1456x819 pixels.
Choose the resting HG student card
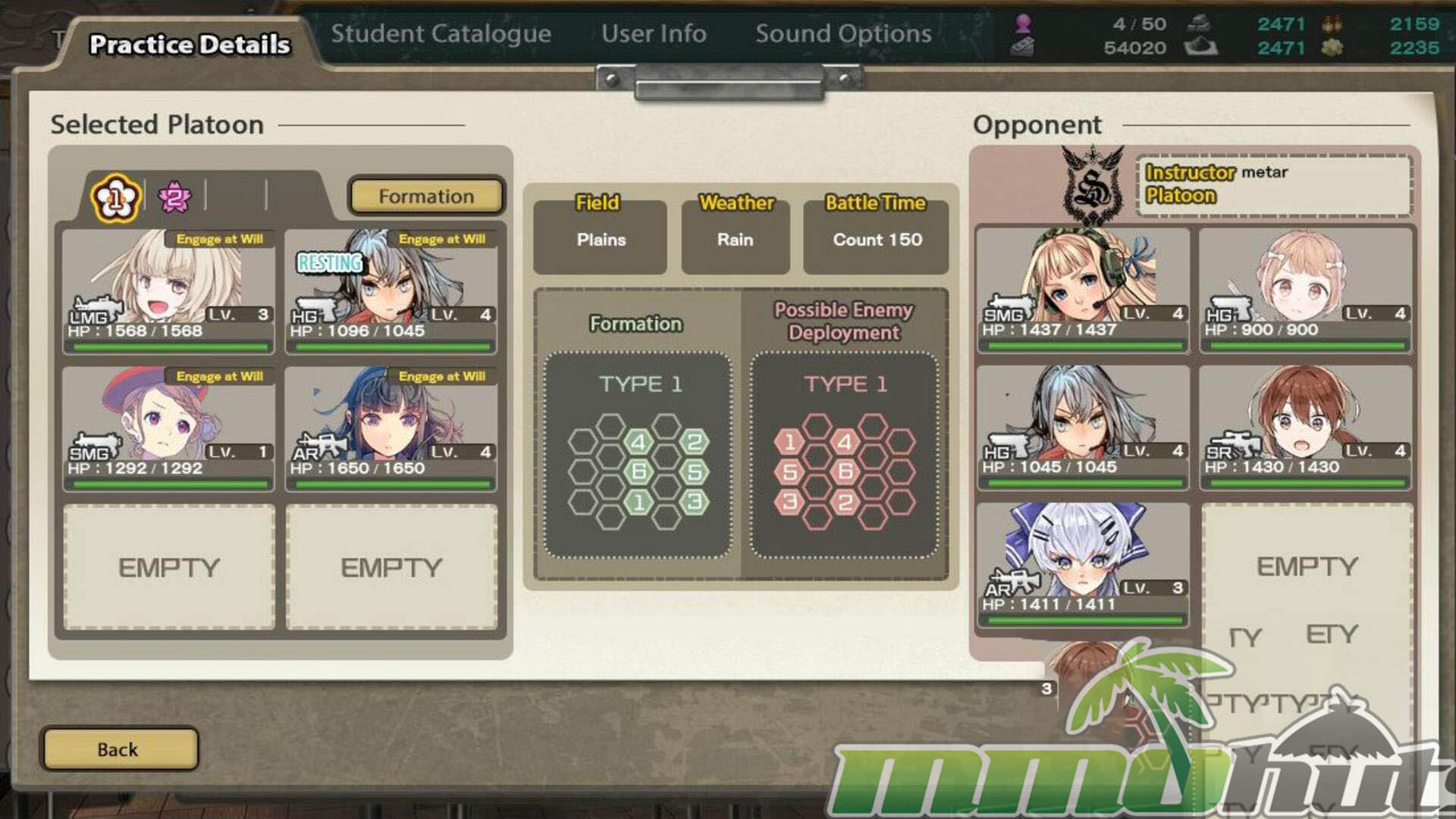(391, 291)
